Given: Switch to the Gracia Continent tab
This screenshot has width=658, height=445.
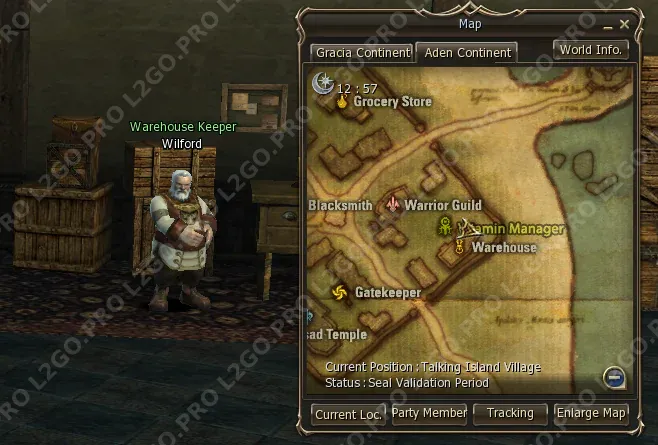Looking at the screenshot, I should coord(361,52).
